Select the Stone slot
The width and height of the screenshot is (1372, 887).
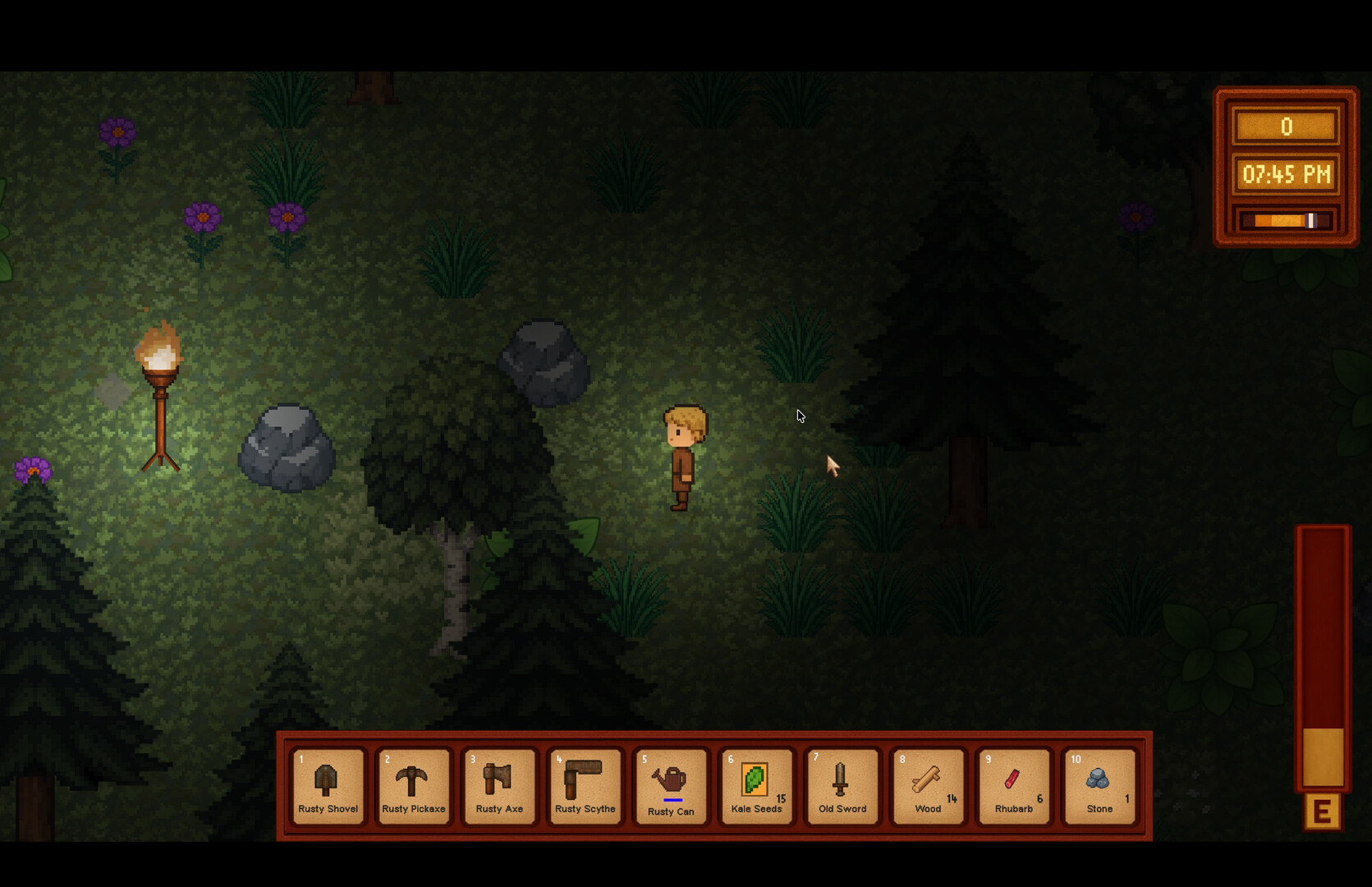pos(1099,785)
